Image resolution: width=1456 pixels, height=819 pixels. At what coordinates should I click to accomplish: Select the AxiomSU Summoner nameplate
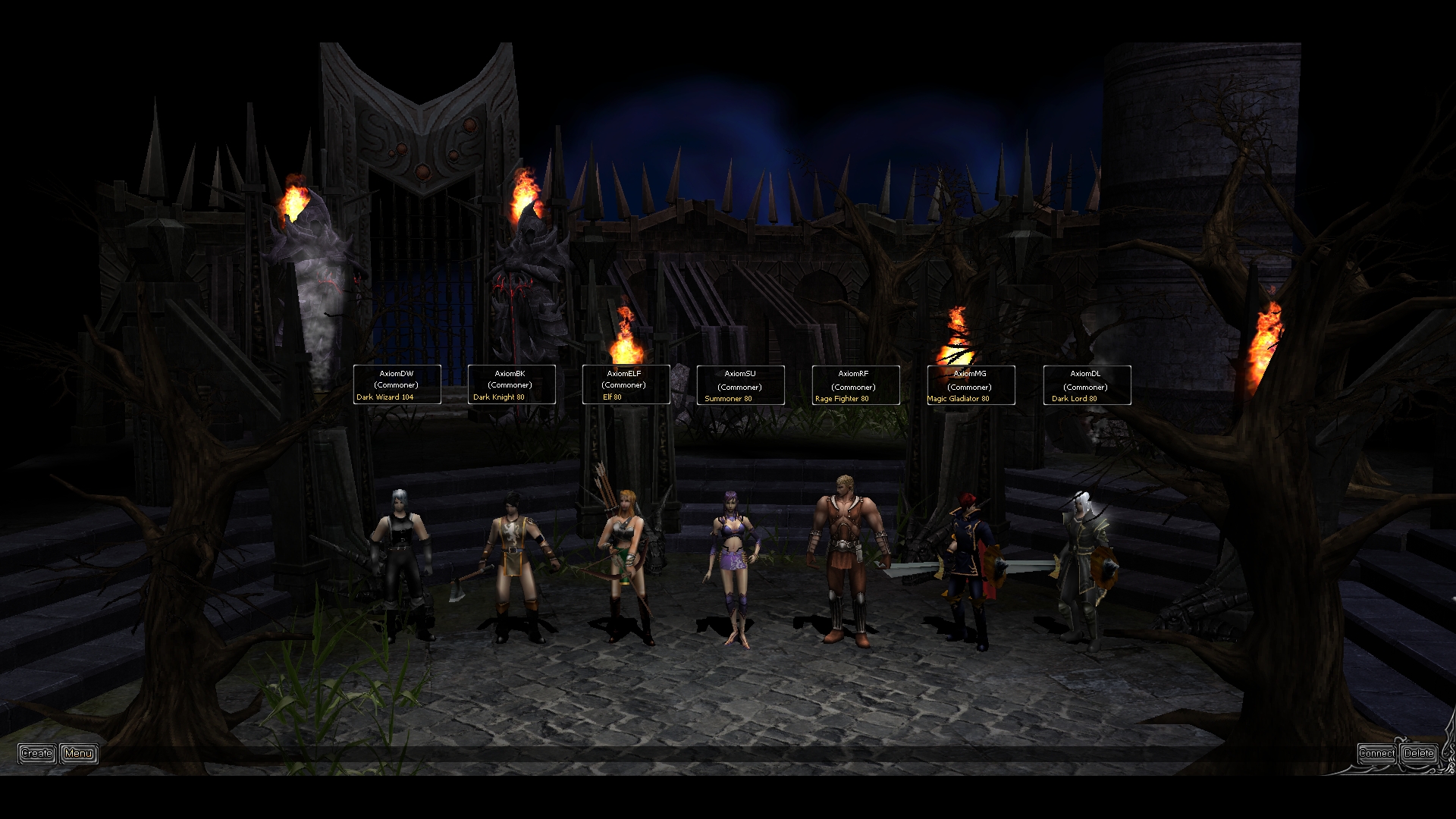(740, 385)
